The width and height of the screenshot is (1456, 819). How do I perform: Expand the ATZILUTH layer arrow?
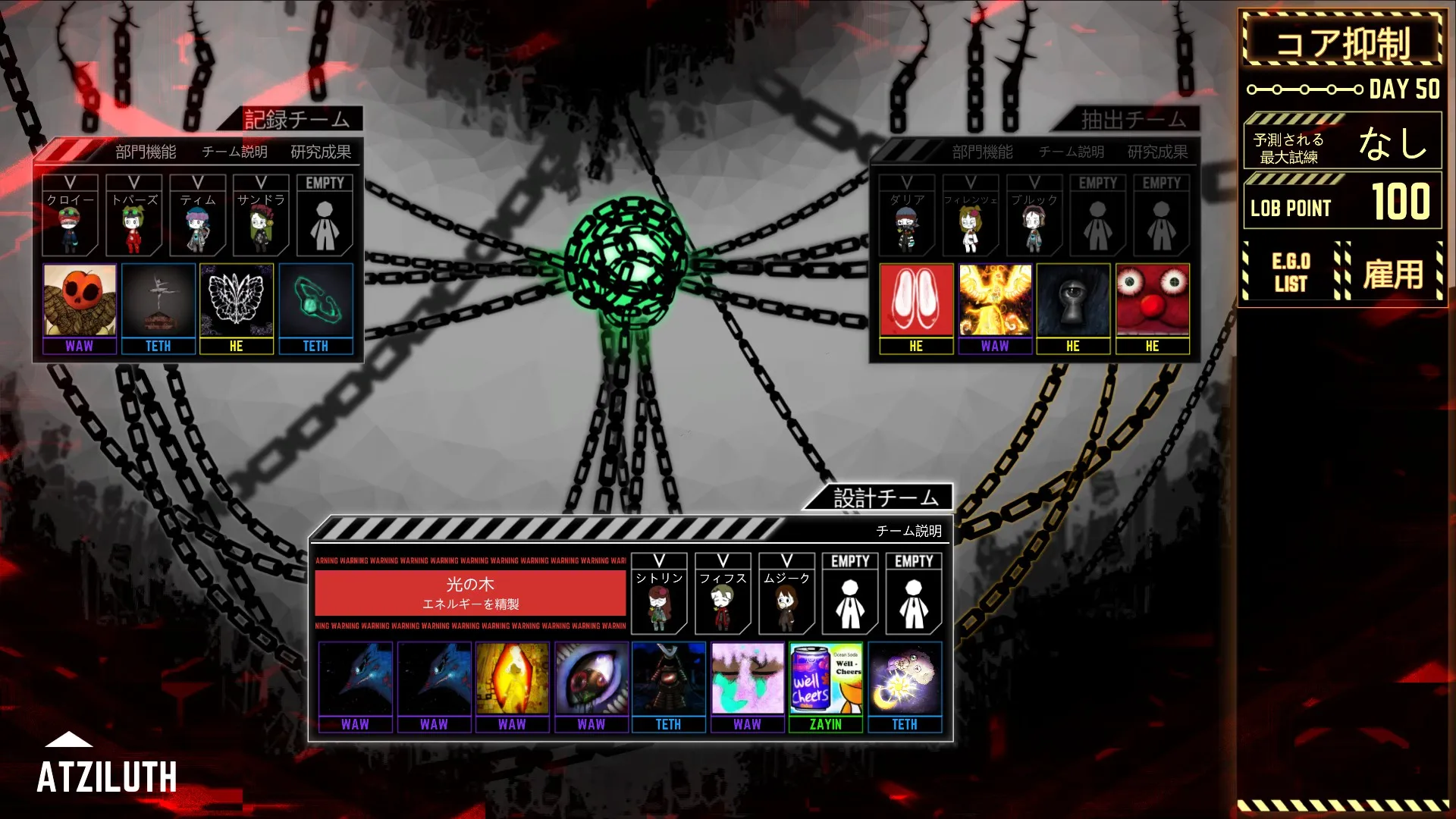[x=69, y=739]
